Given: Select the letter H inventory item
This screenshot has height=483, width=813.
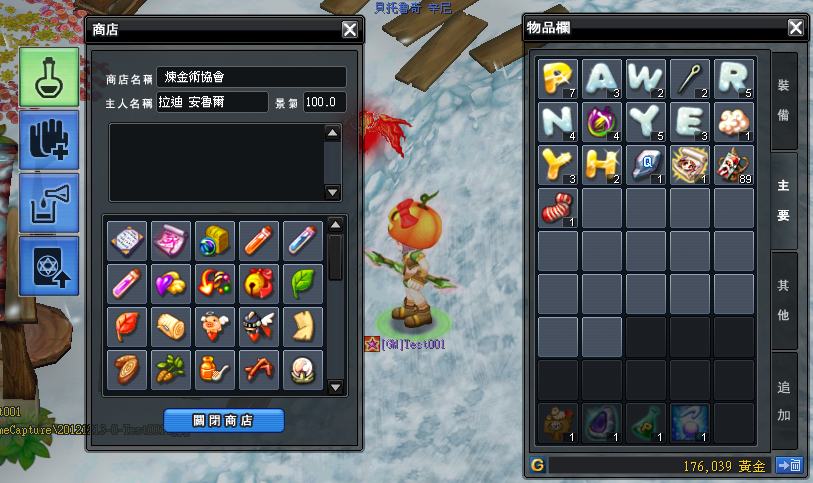Looking at the screenshot, I should click(601, 164).
